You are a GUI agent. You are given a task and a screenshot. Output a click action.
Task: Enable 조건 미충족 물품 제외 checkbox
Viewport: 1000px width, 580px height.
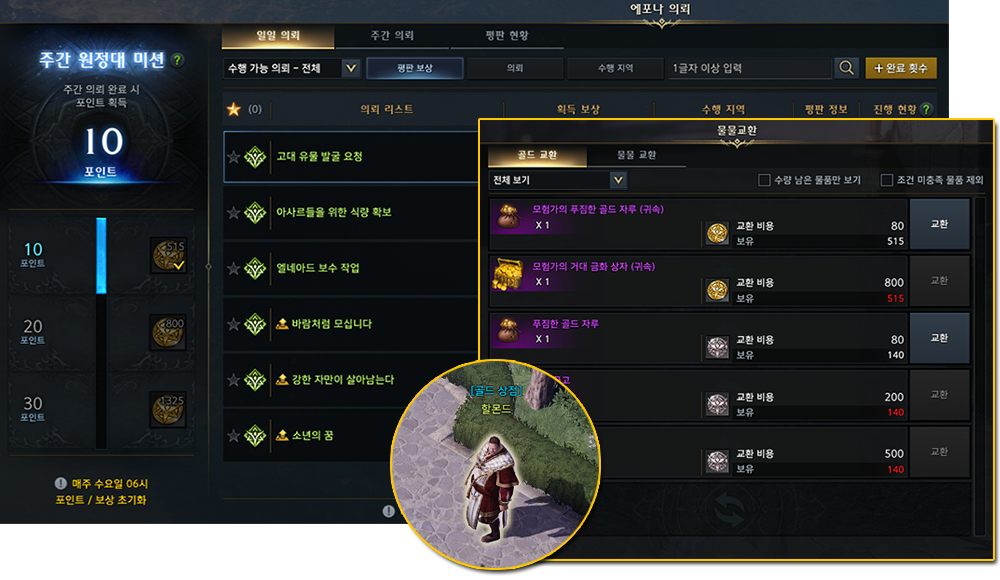pos(886,181)
